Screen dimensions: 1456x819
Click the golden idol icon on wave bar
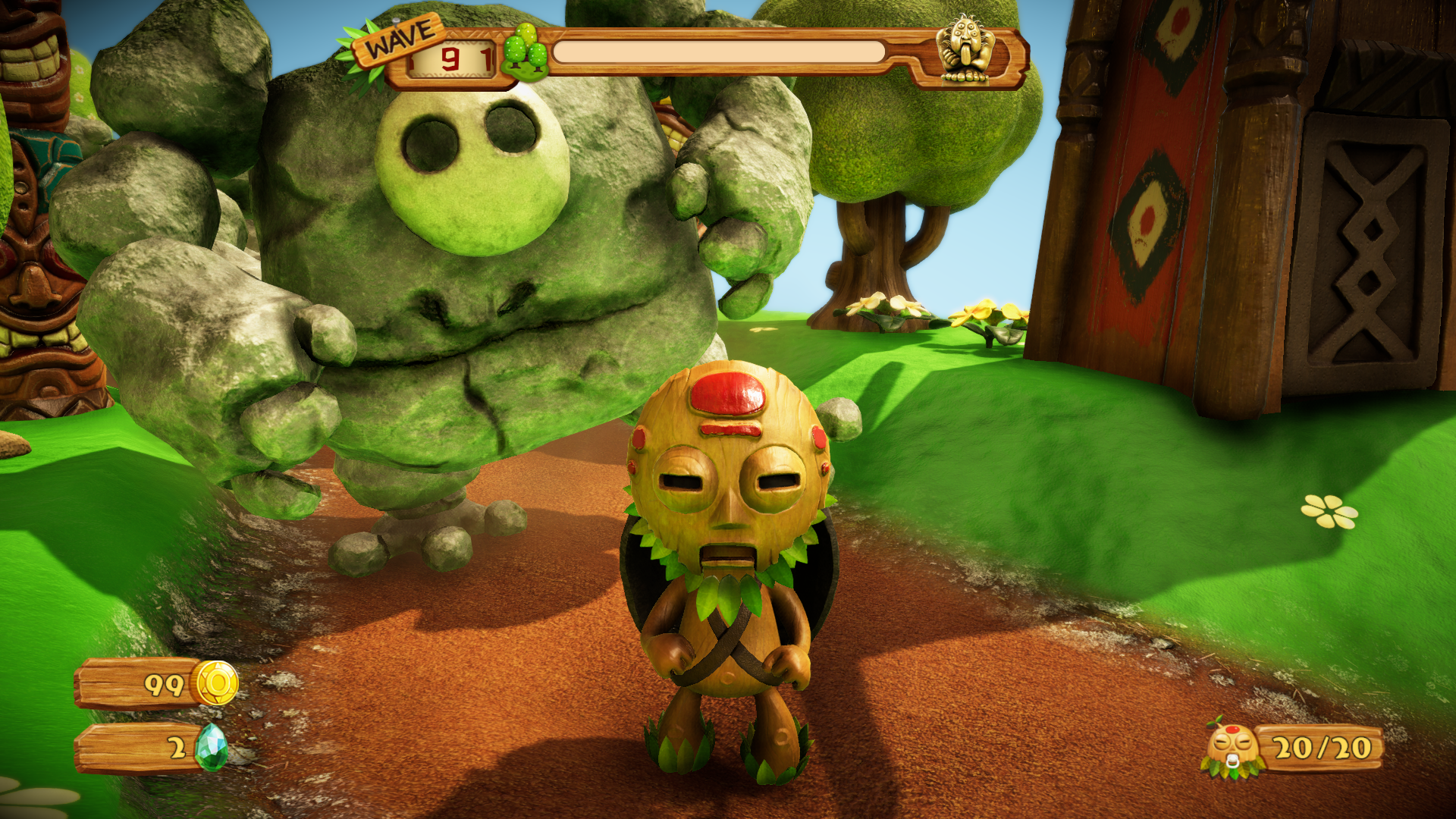point(964,50)
